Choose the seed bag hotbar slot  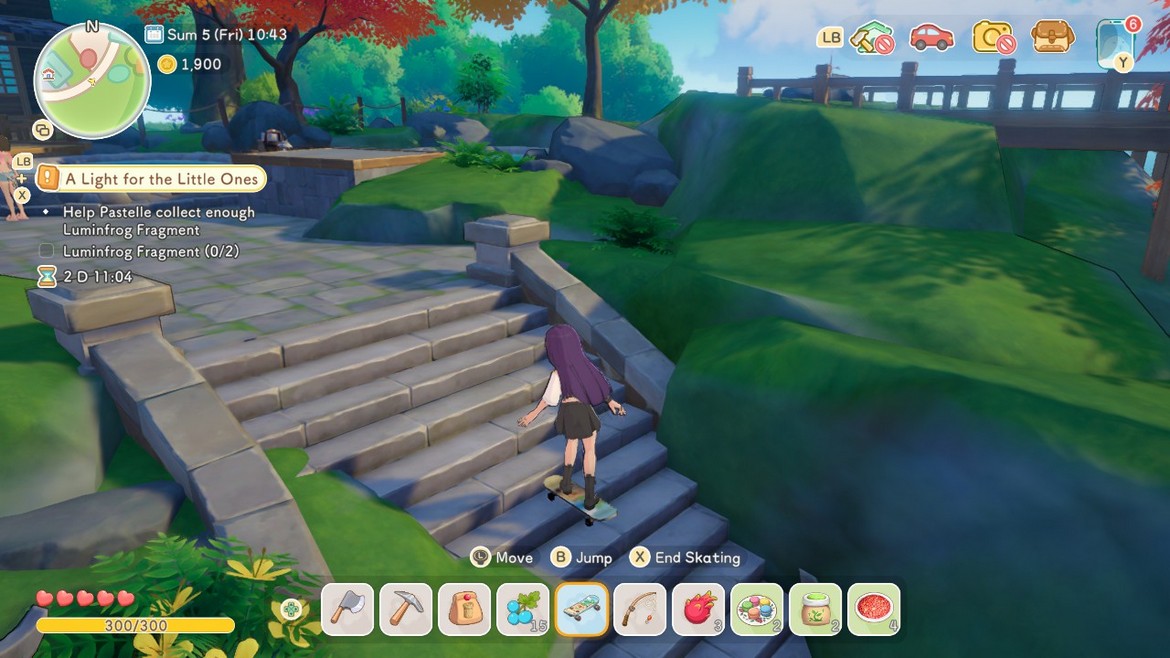click(x=464, y=609)
